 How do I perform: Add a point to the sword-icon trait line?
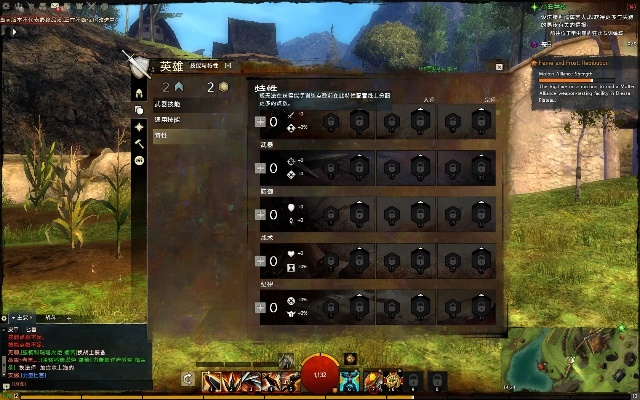[x=261, y=122]
